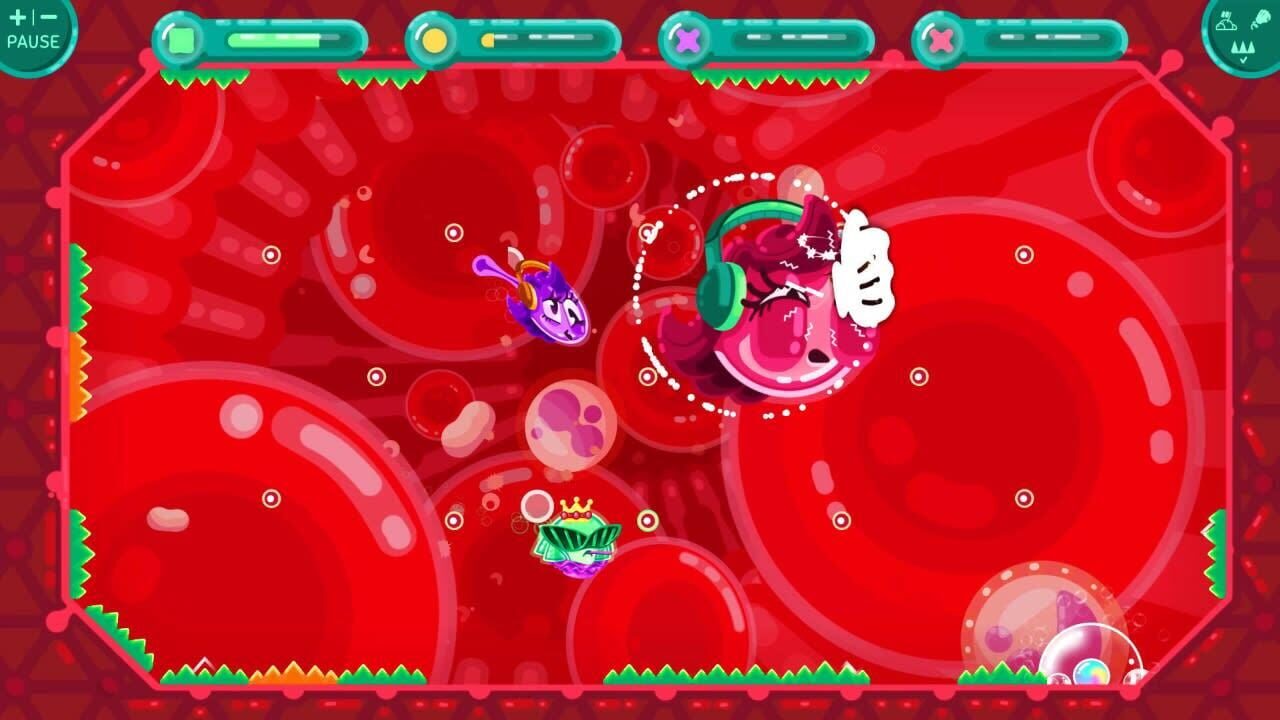
Task: Select the yellow circle player health icon
Action: click(436, 40)
